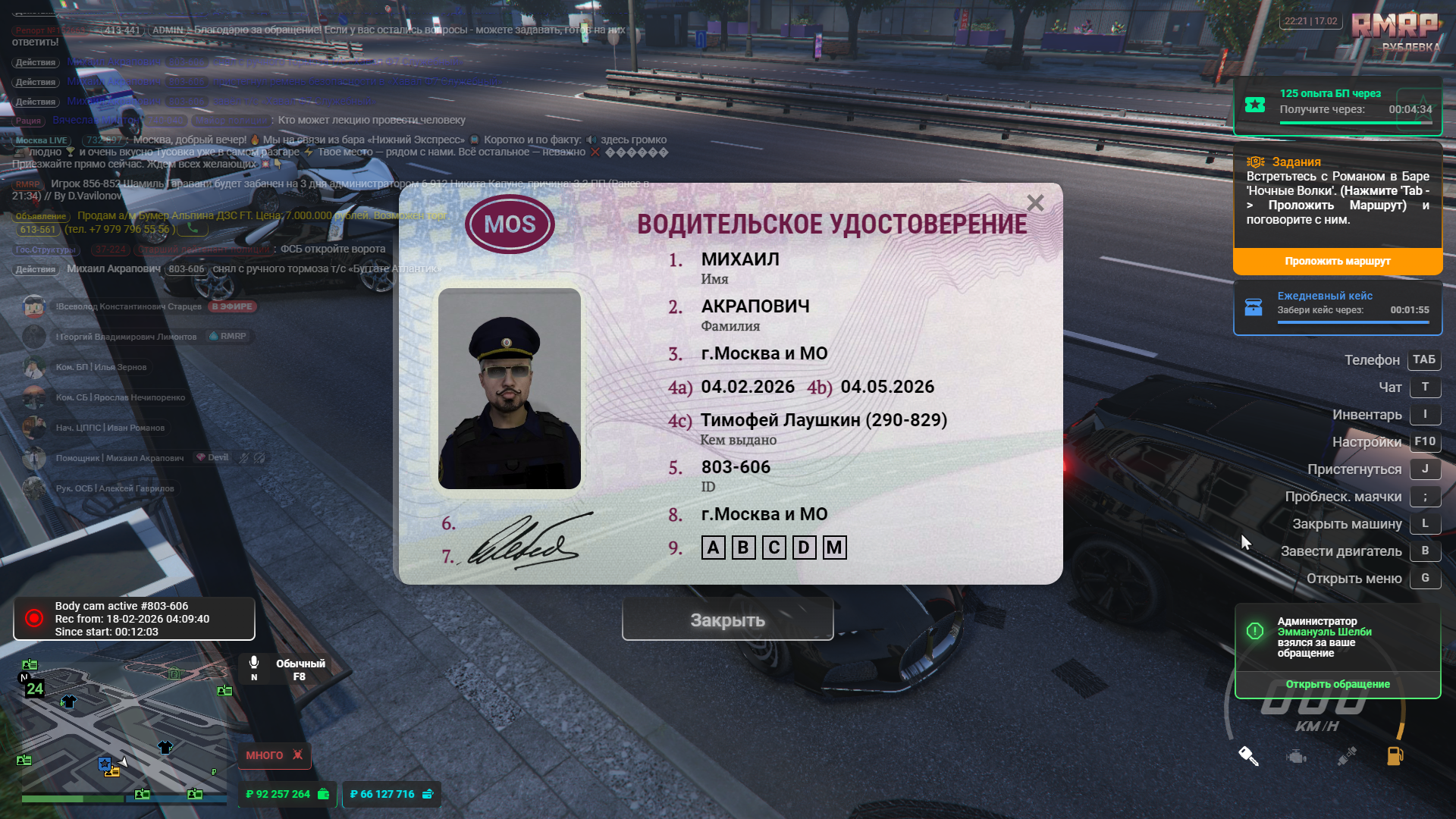Select the 125 опыта БП reward panel
Viewport: 1456px width, 819px height.
click(1337, 105)
